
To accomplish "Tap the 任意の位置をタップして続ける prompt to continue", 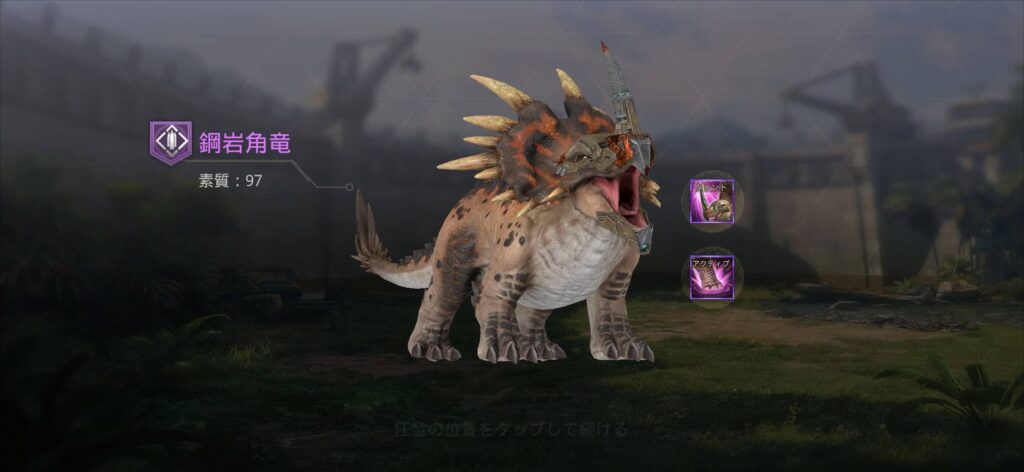I will (511, 431).
